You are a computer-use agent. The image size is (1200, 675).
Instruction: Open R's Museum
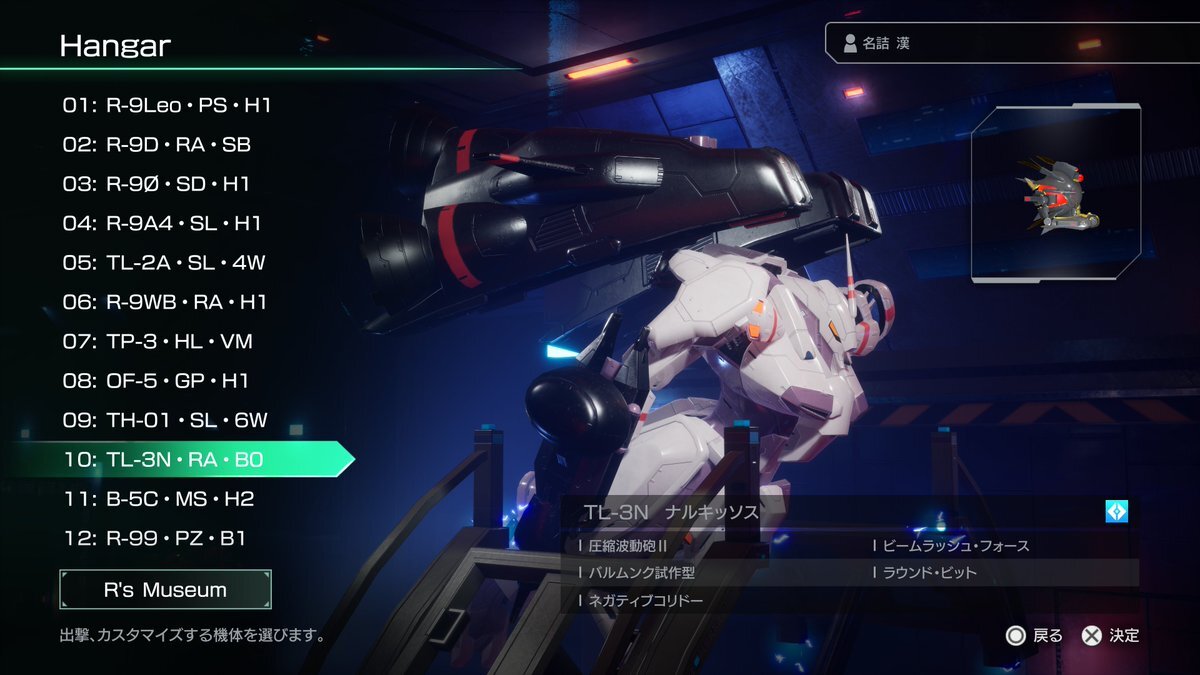(x=165, y=590)
